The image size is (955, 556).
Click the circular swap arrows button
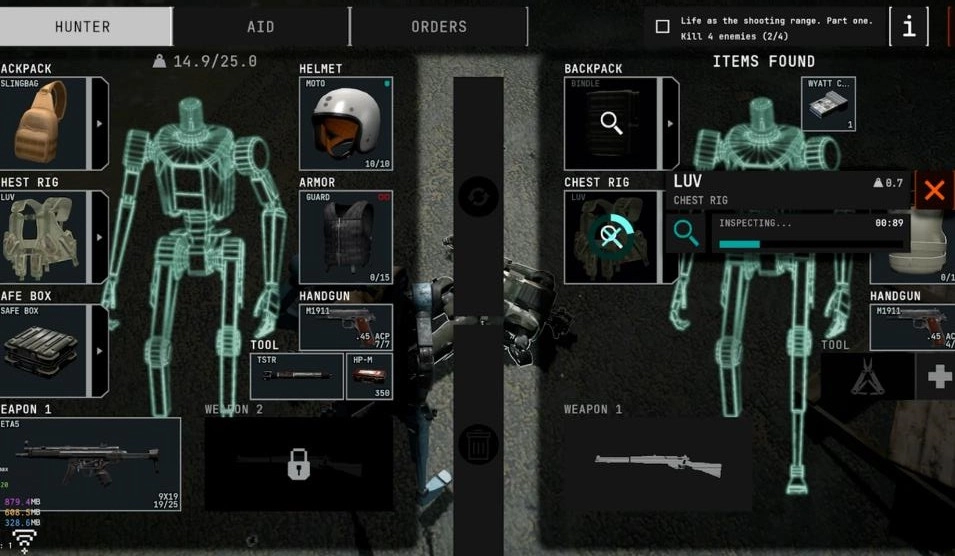tap(478, 196)
